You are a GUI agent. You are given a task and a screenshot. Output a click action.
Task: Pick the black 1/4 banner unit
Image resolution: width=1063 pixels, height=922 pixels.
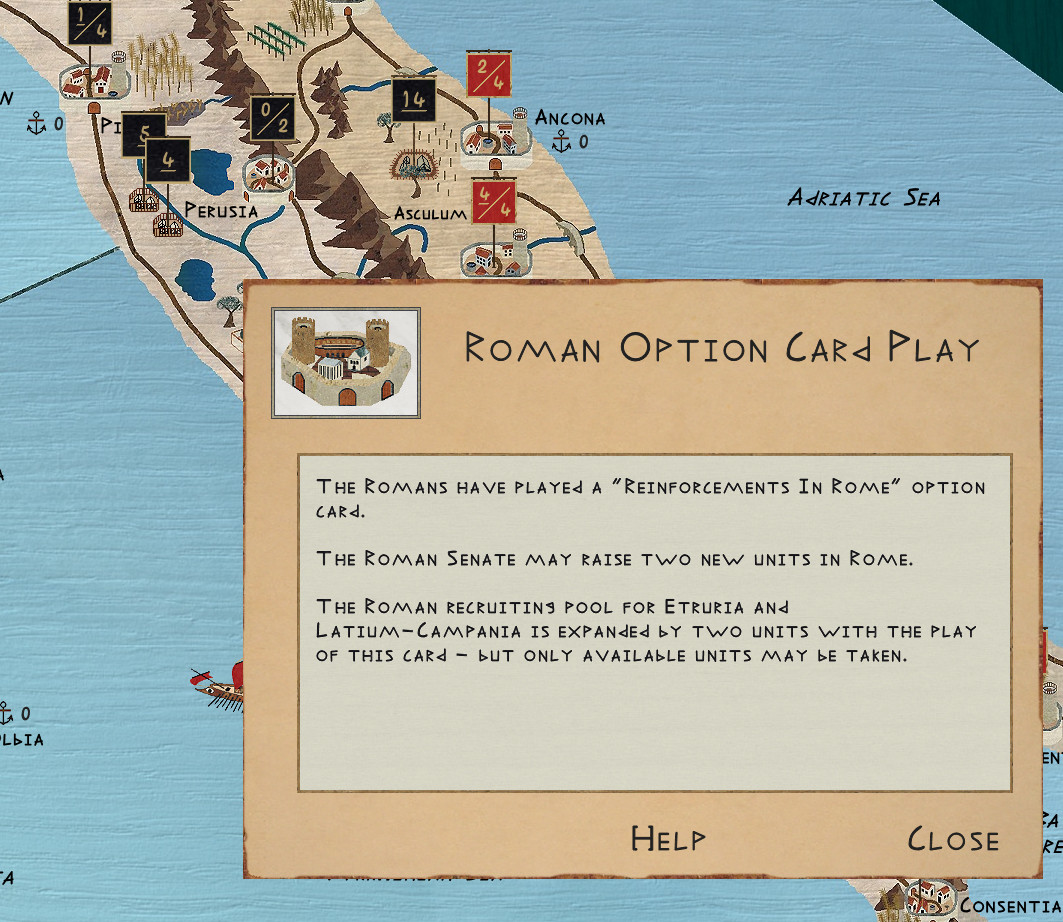(90, 22)
